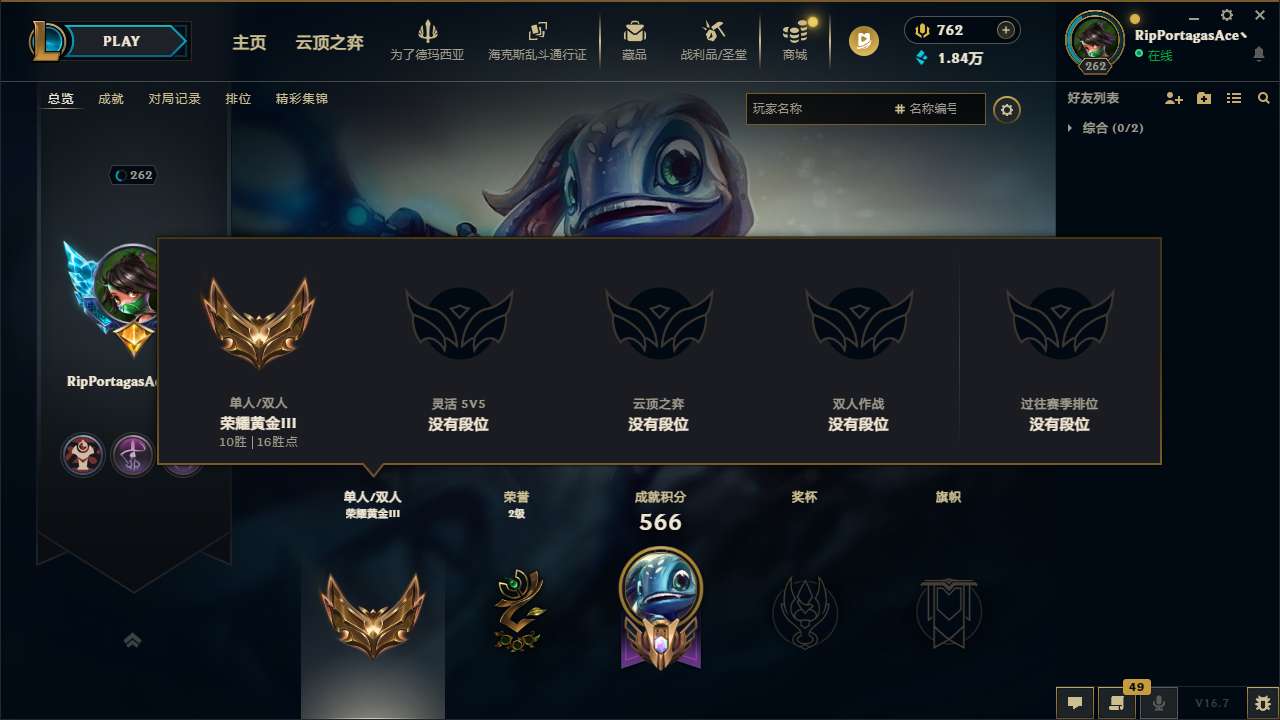Open the friend search magnifier icon

tap(1263, 97)
